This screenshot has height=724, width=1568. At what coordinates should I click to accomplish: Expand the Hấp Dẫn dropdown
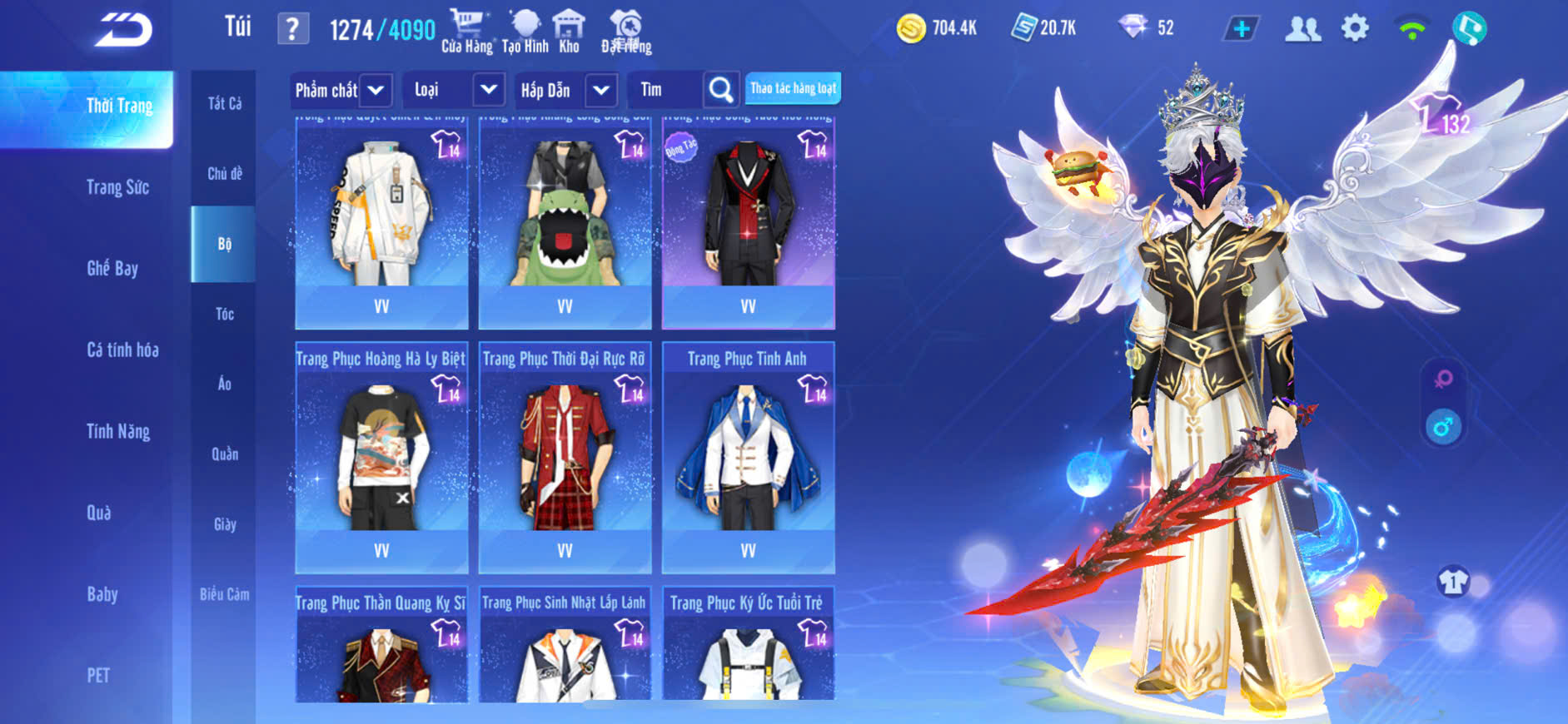[x=565, y=90]
